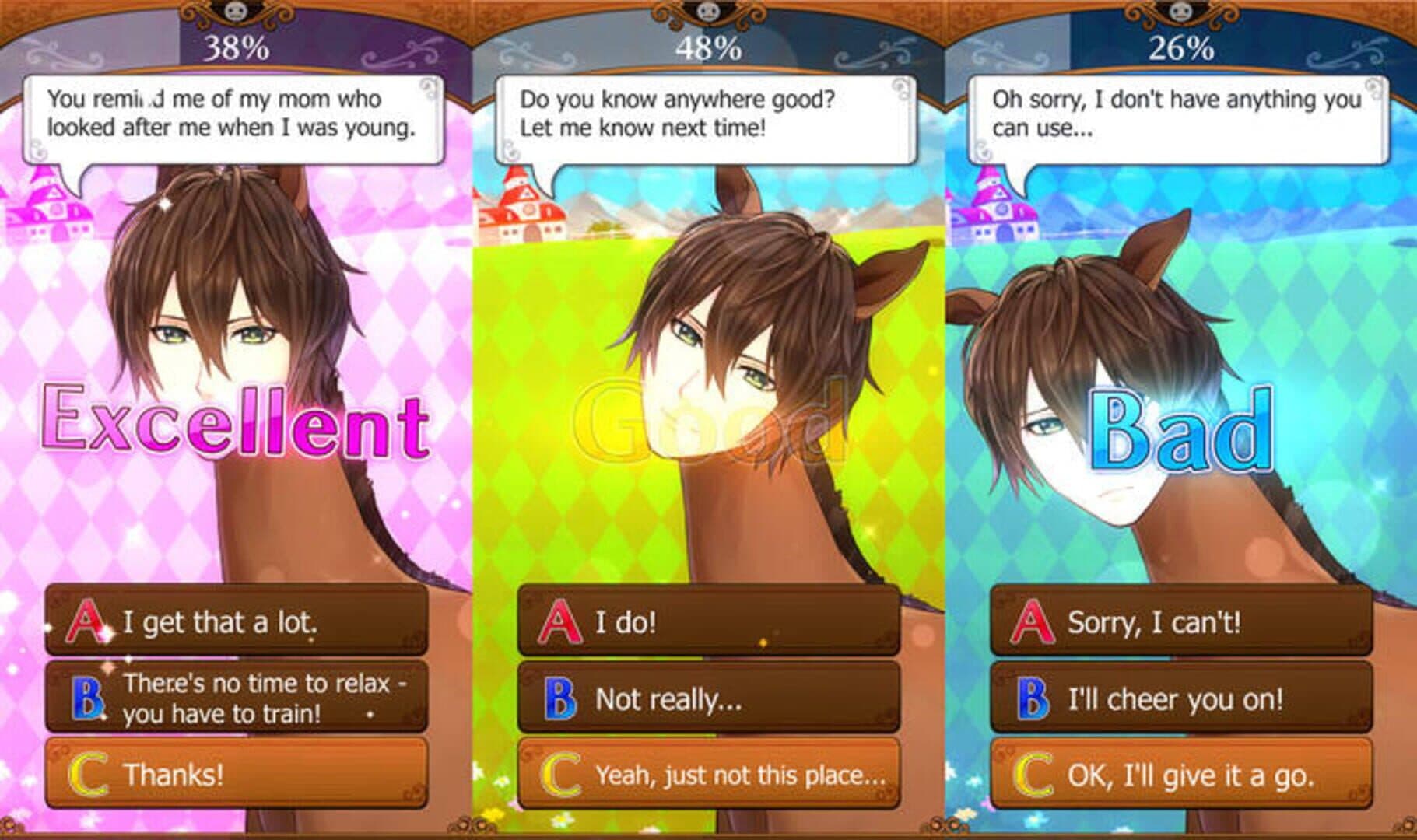This screenshot has width=1417, height=840.
Task: Pick 'OK, I'll give it a go.'
Action: (x=1180, y=774)
